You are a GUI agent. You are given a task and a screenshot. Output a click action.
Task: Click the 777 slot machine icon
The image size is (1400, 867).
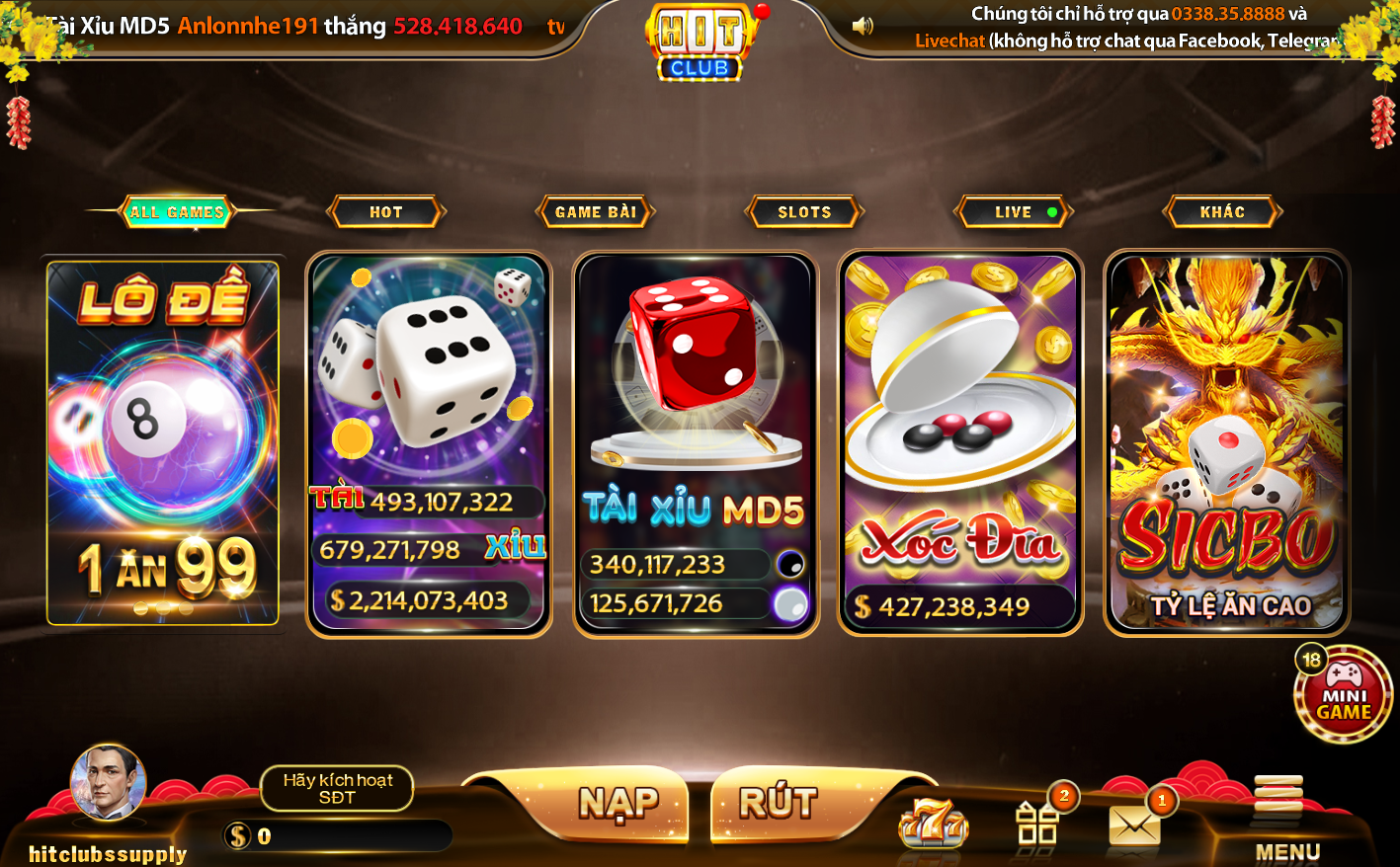tap(933, 826)
